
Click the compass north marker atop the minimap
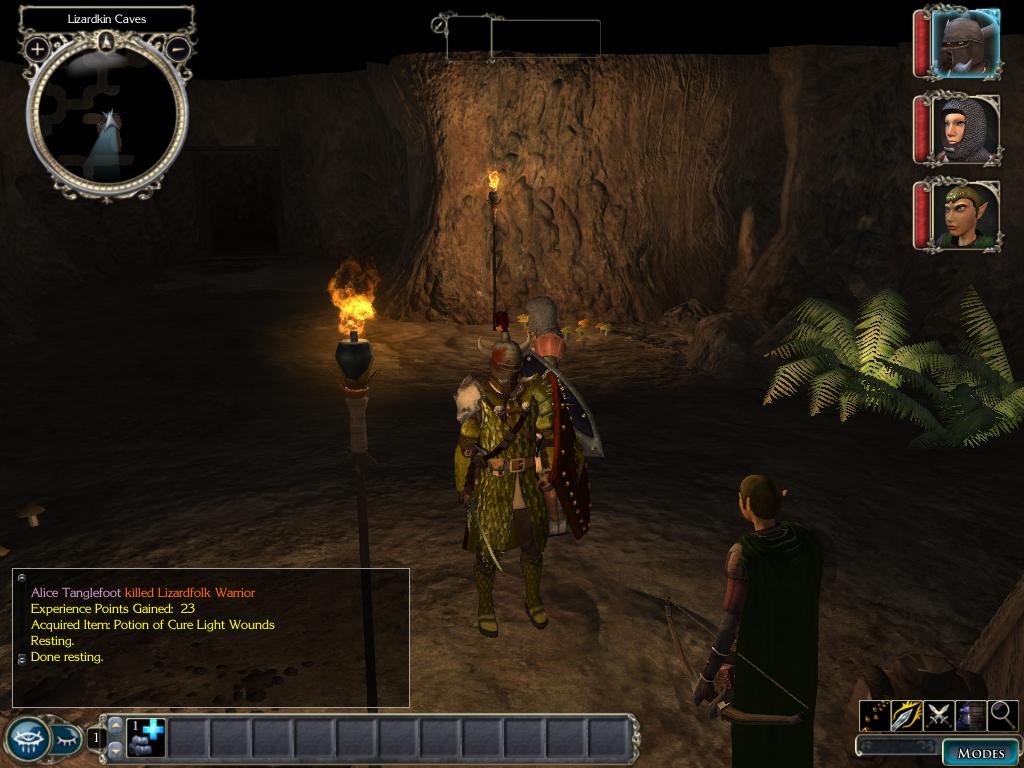tap(106, 41)
